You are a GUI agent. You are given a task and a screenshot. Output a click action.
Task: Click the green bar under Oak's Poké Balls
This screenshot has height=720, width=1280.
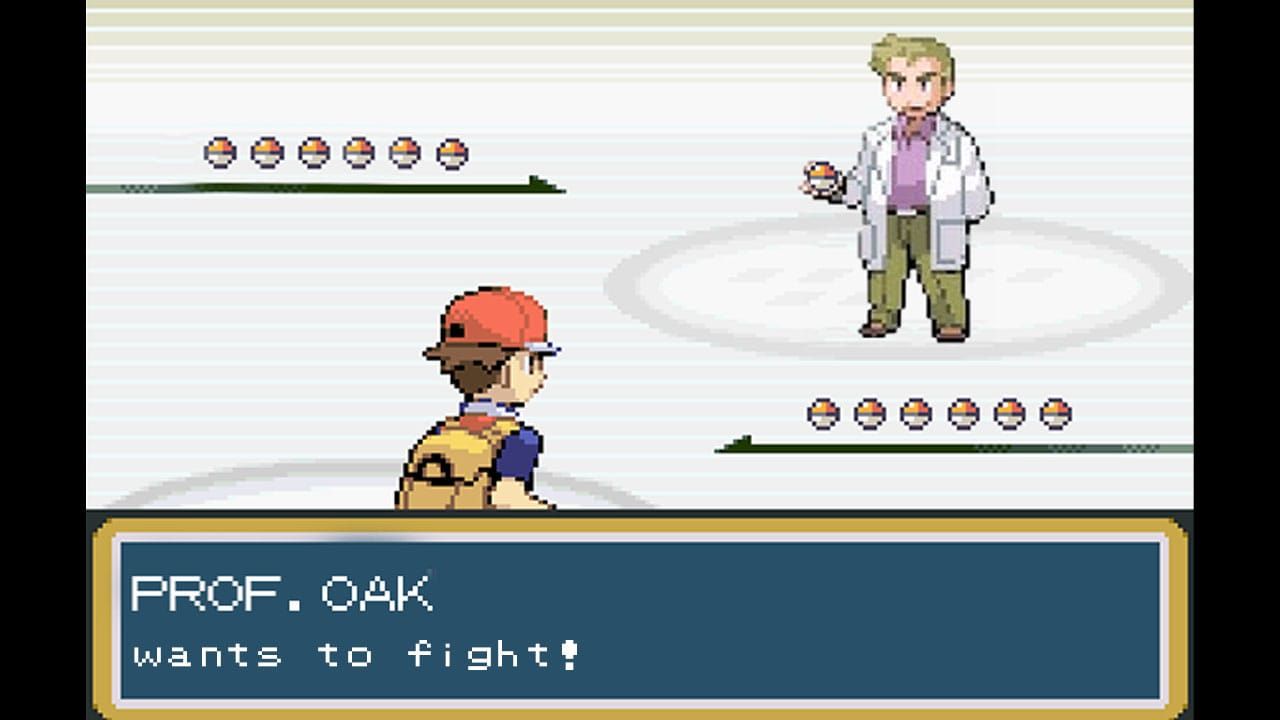point(340,186)
